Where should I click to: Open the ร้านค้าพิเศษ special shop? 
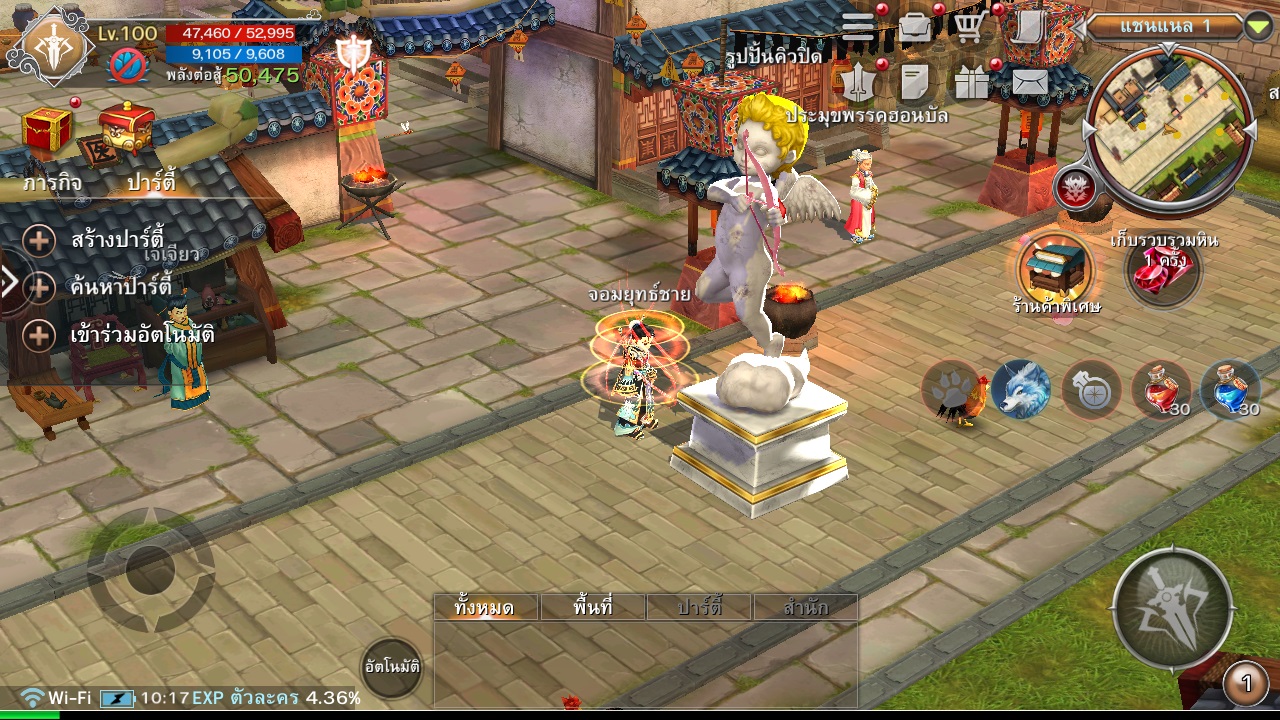pos(1055,267)
